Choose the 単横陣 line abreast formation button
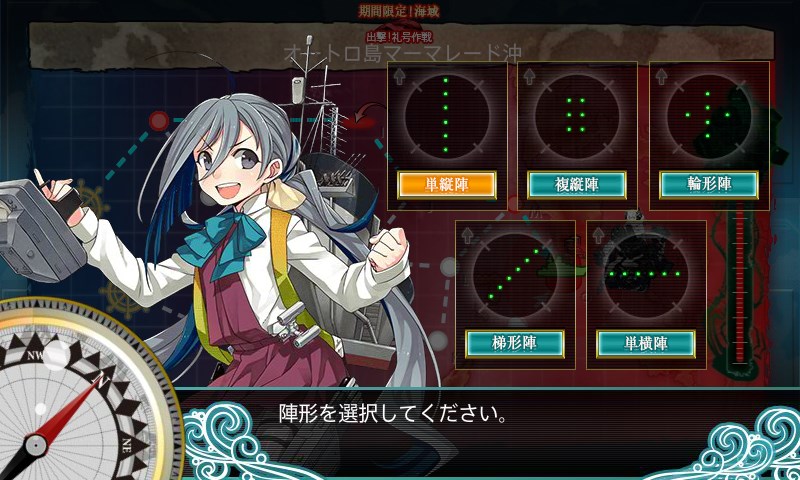Image resolution: width=800 pixels, height=480 pixels. [x=646, y=343]
